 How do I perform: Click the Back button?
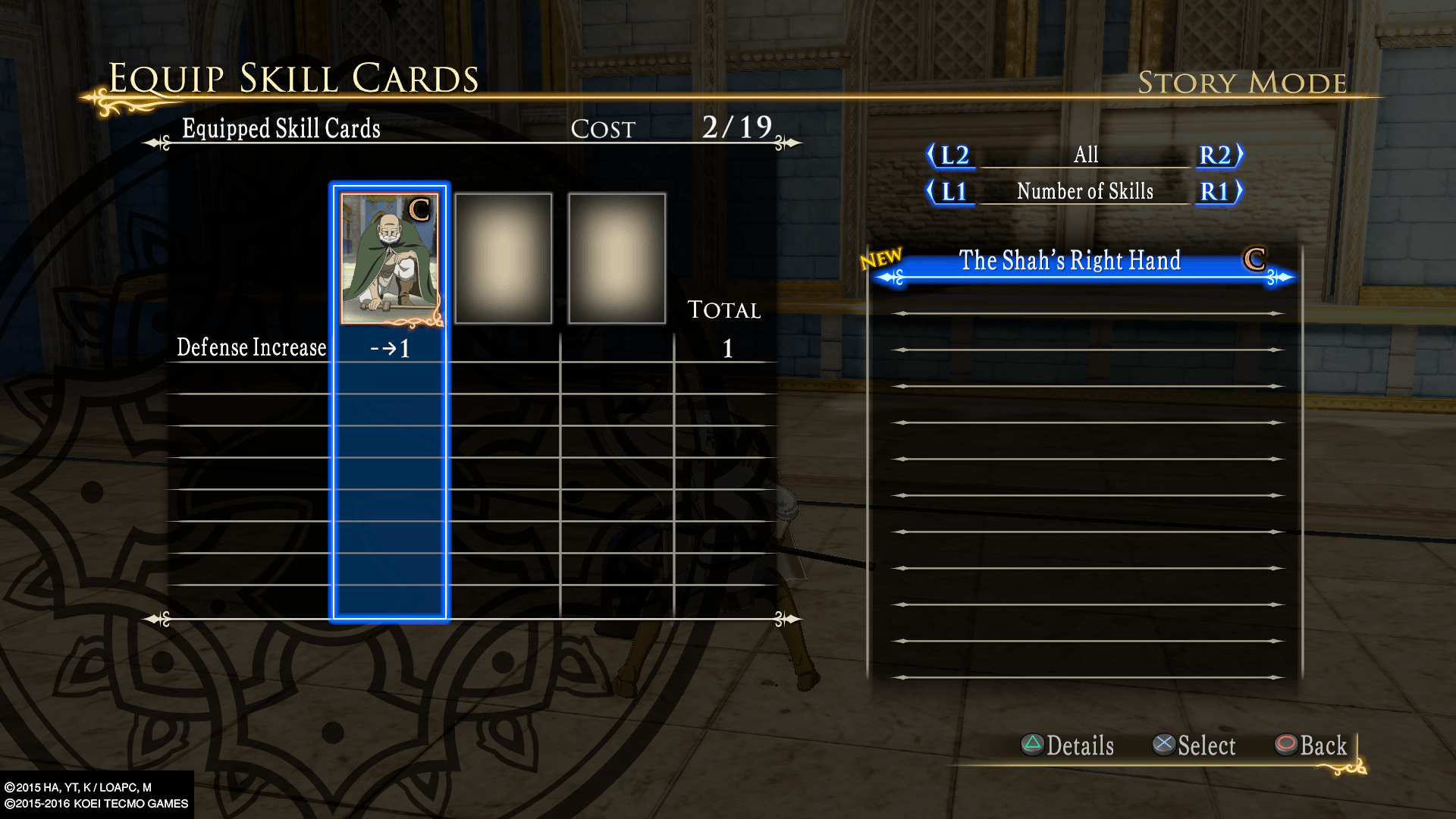click(1312, 745)
